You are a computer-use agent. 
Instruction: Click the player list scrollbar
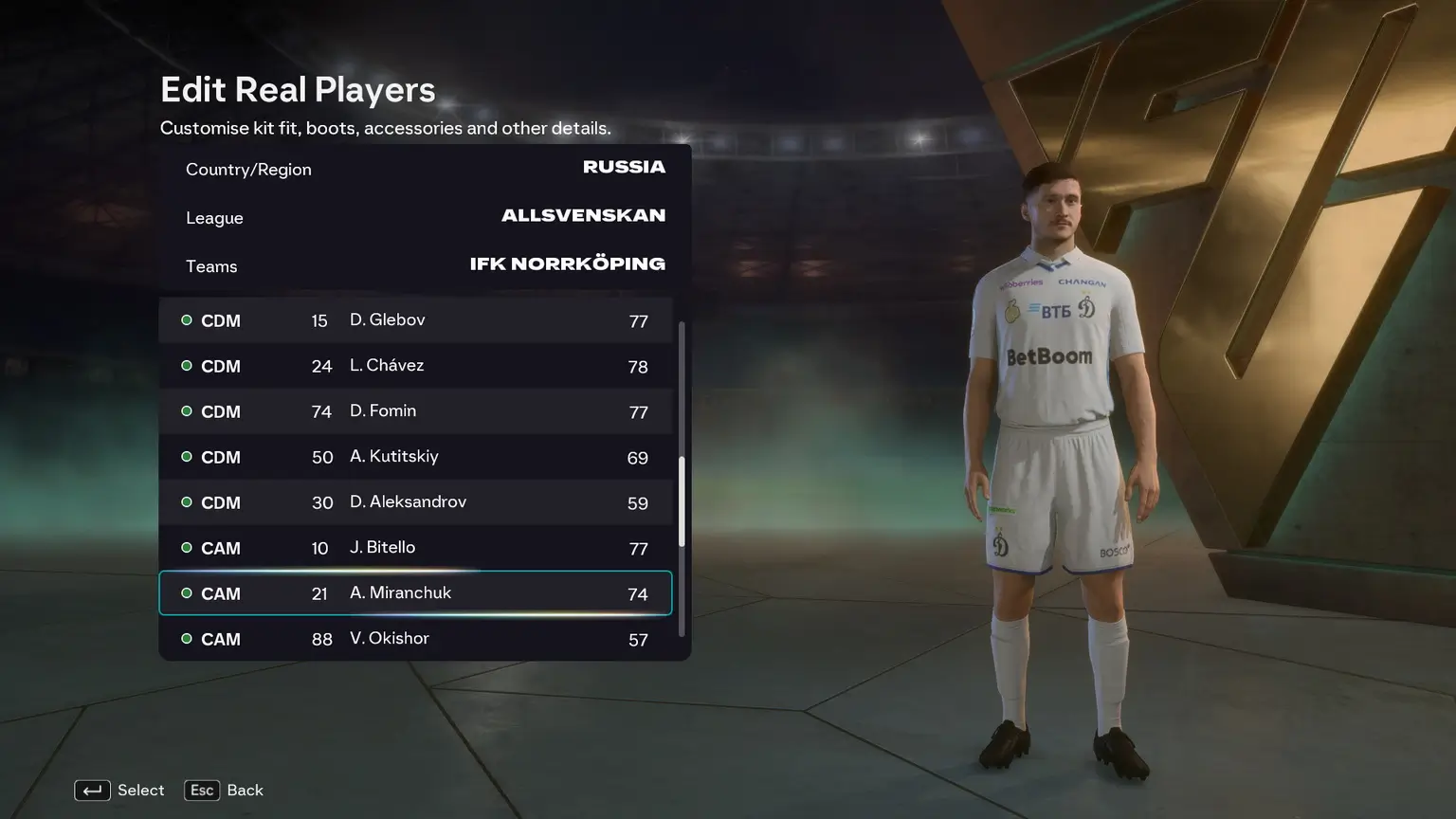pos(682,500)
